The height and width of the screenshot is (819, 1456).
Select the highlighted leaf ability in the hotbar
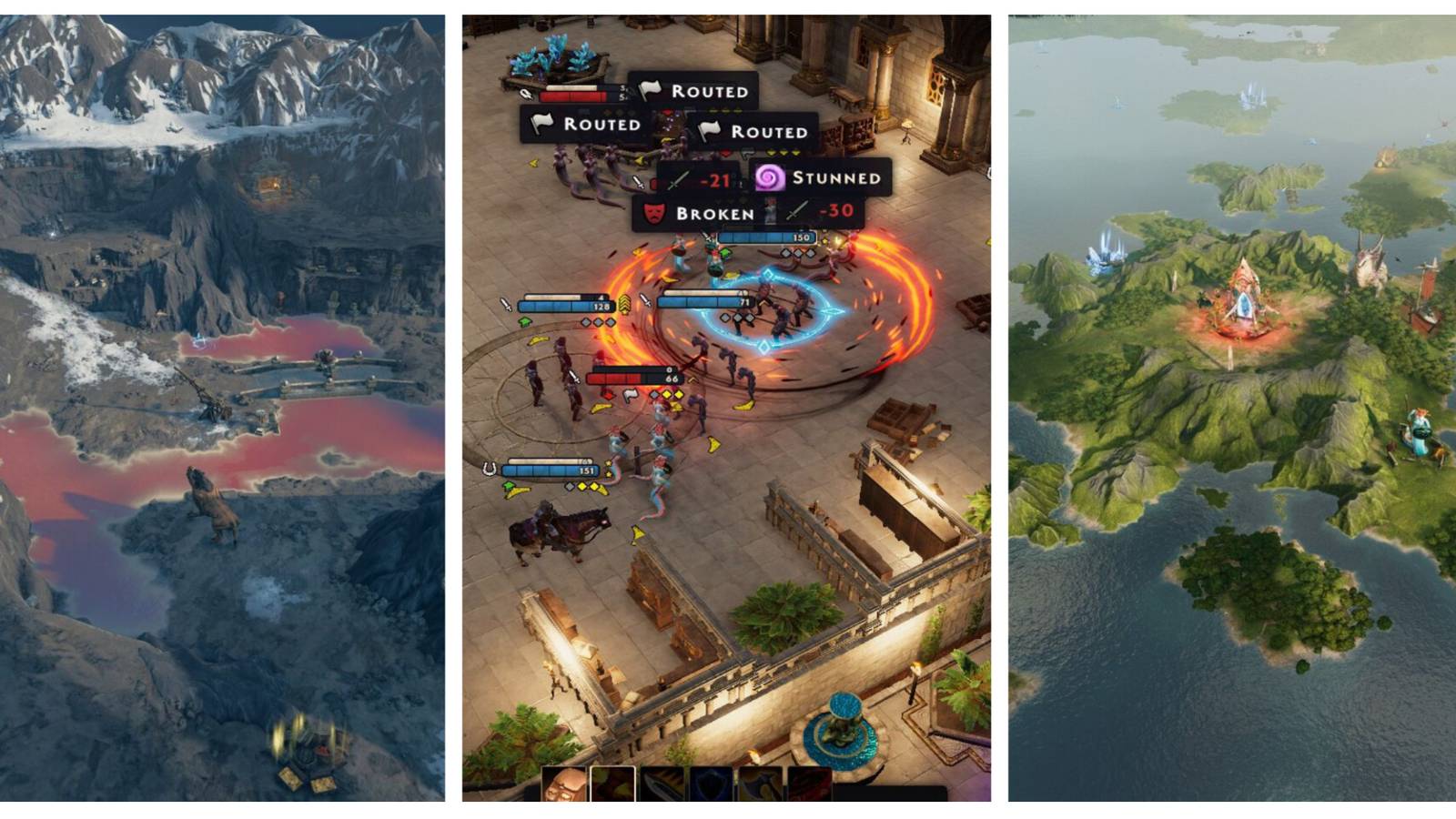pos(612,784)
